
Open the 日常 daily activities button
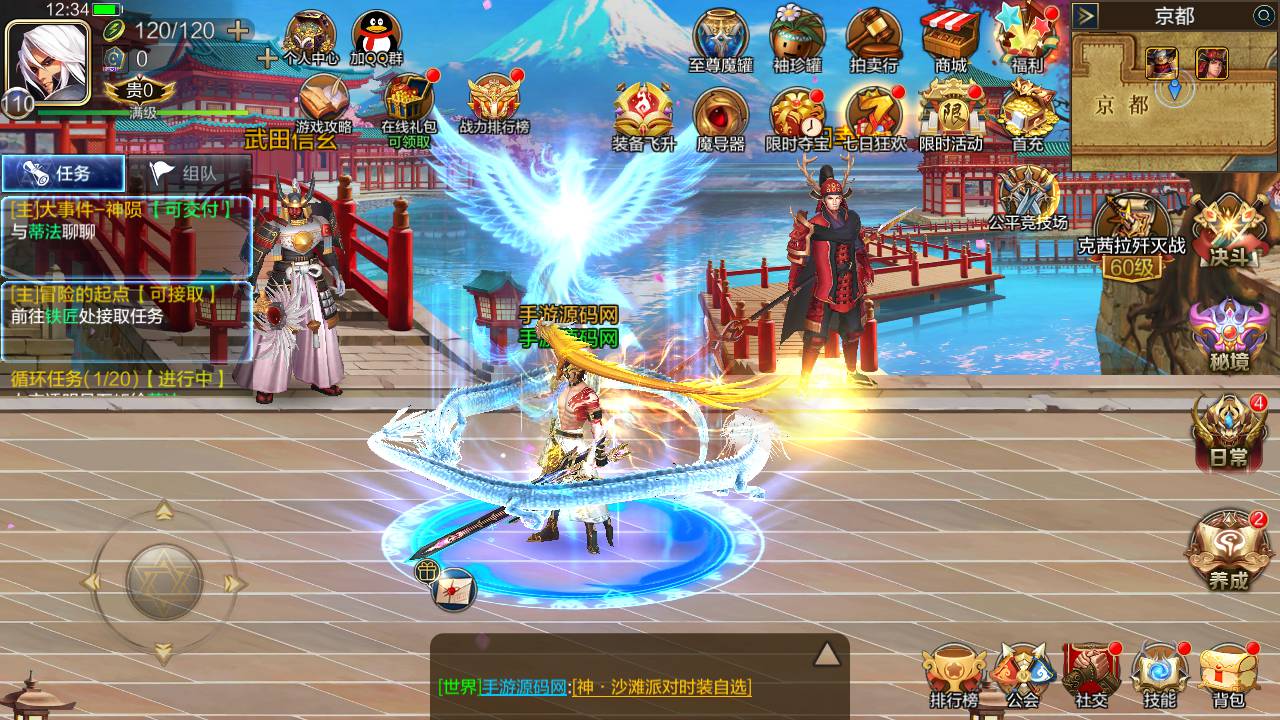tap(1228, 432)
